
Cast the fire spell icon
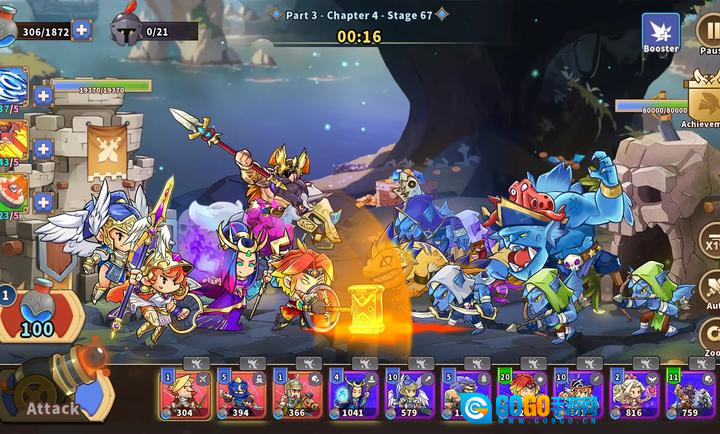12,142
